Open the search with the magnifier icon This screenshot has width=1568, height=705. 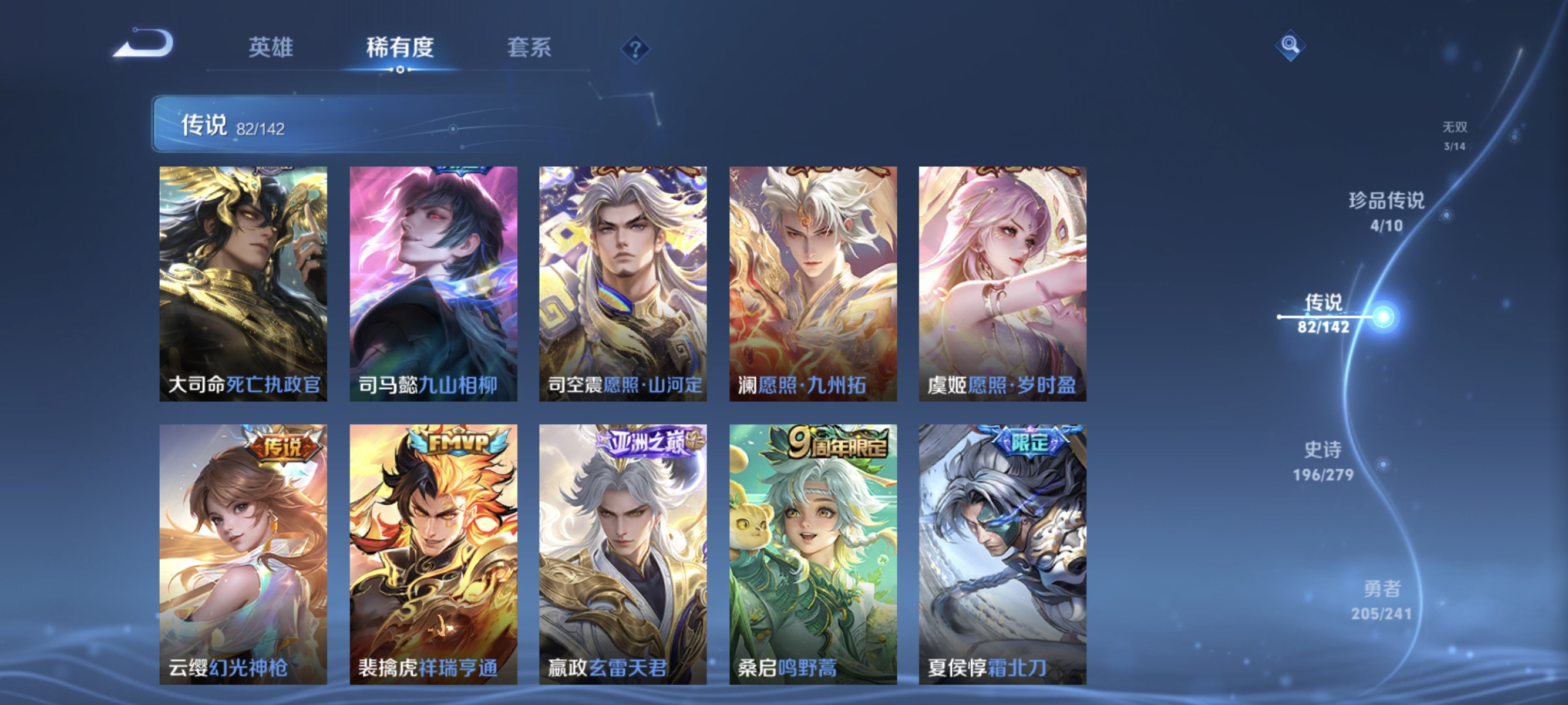(1290, 45)
